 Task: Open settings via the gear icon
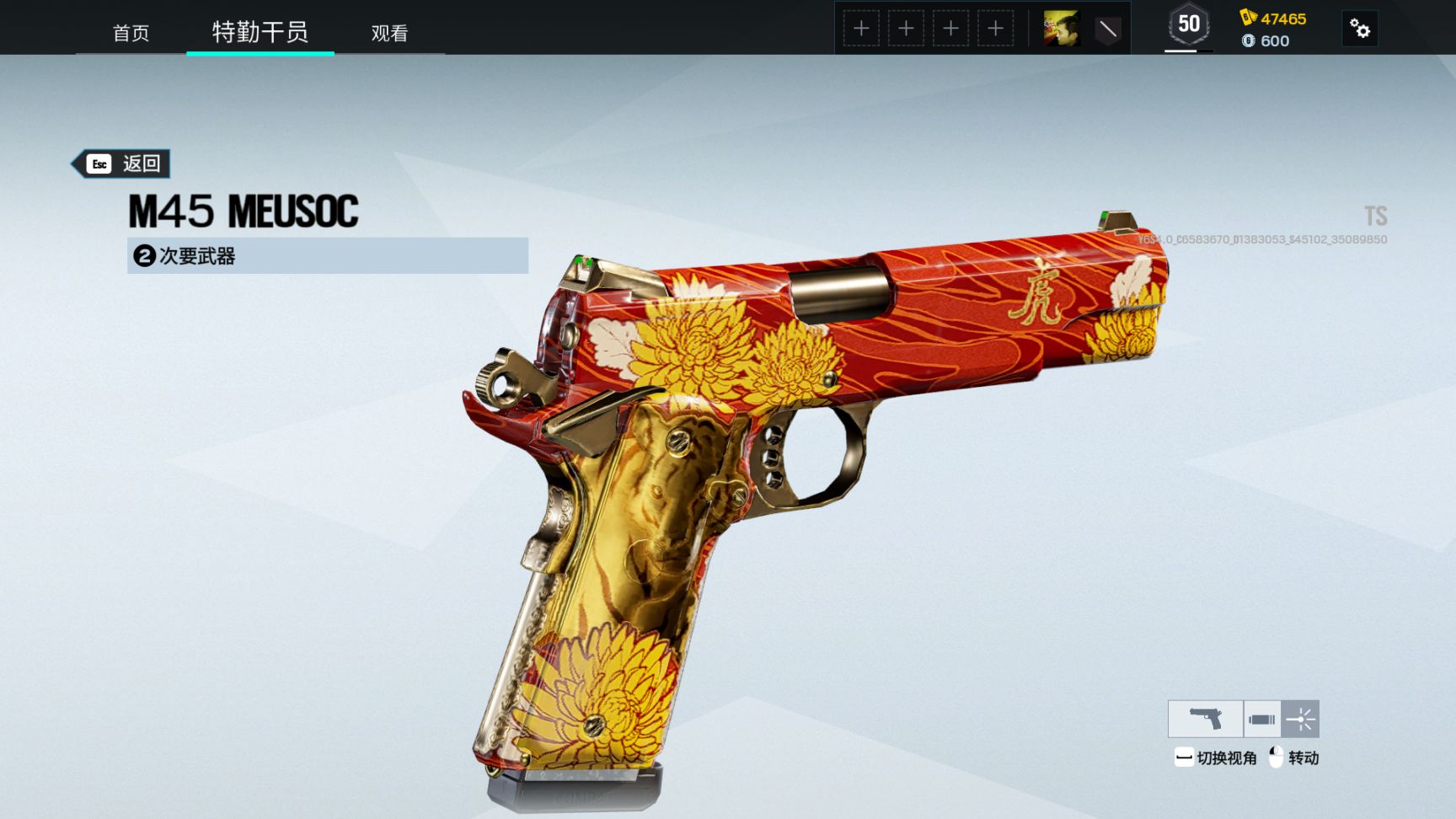tap(1359, 29)
